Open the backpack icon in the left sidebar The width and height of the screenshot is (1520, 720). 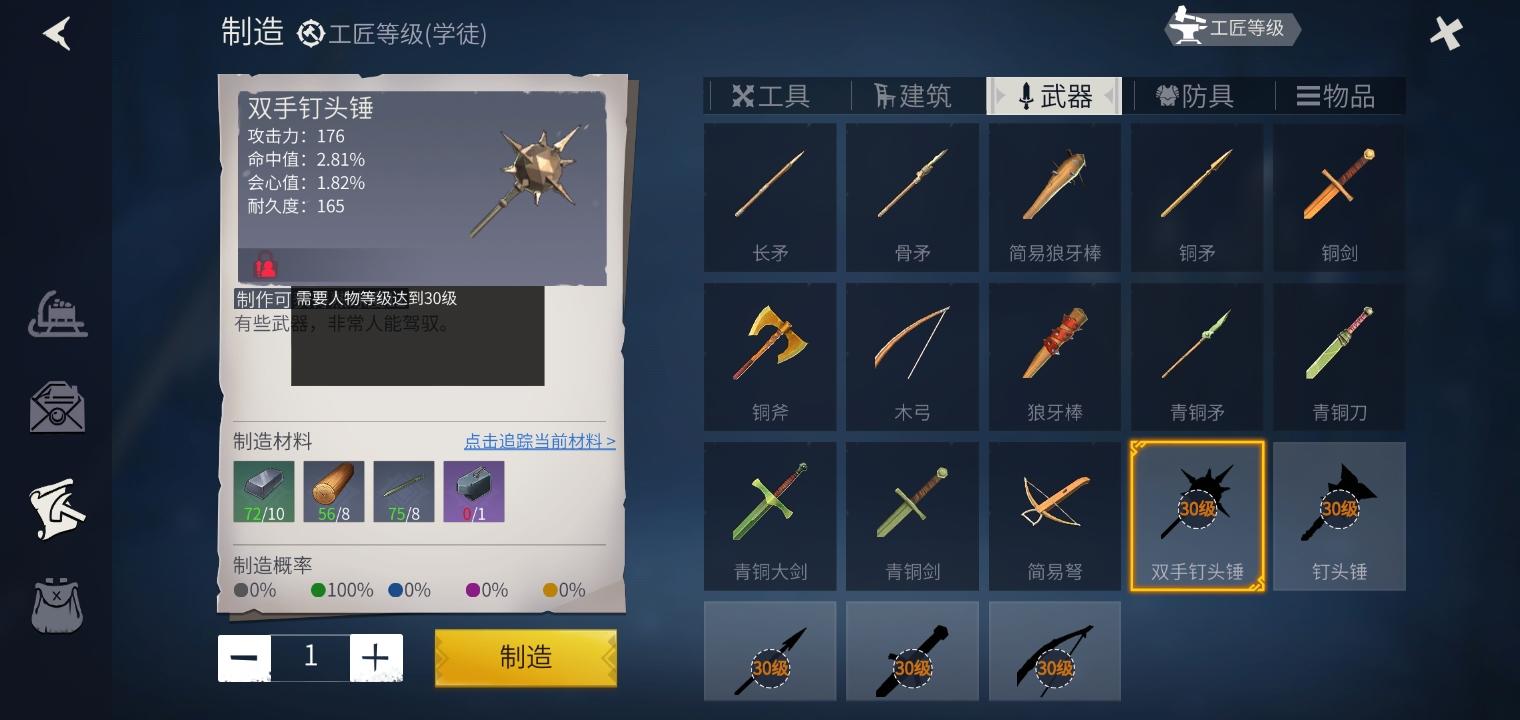pyautogui.click(x=57, y=606)
